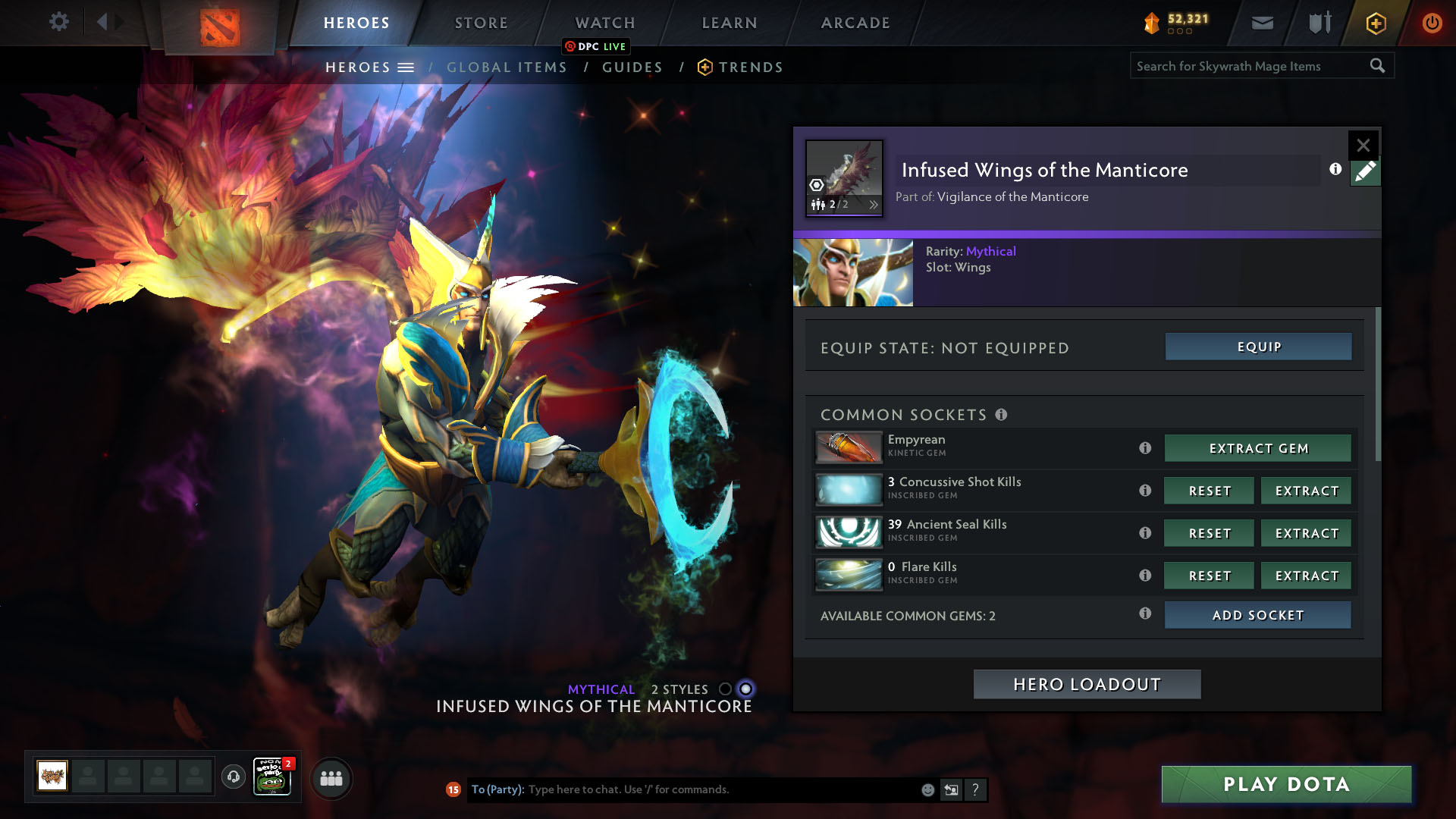Image resolution: width=1456 pixels, height=819 pixels.
Task: Open Global Items section
Action: click(507, 67)
